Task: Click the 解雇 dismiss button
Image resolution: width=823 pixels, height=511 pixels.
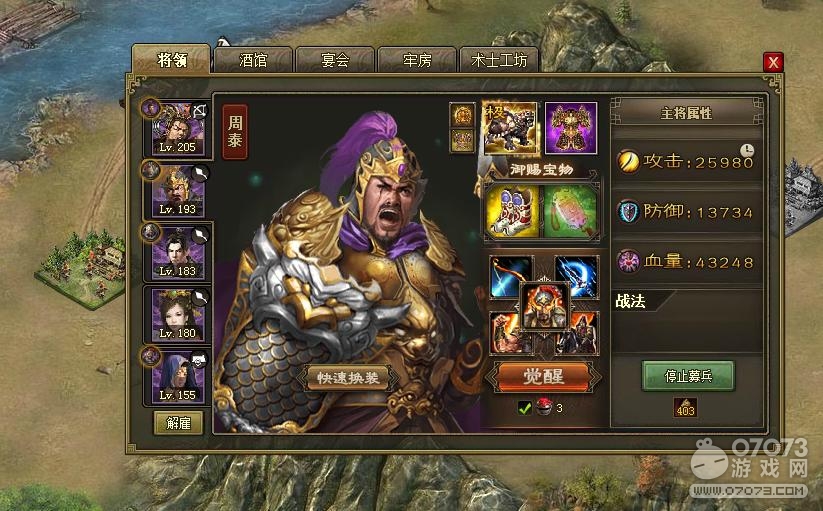Action: click(x=178, y=423)
